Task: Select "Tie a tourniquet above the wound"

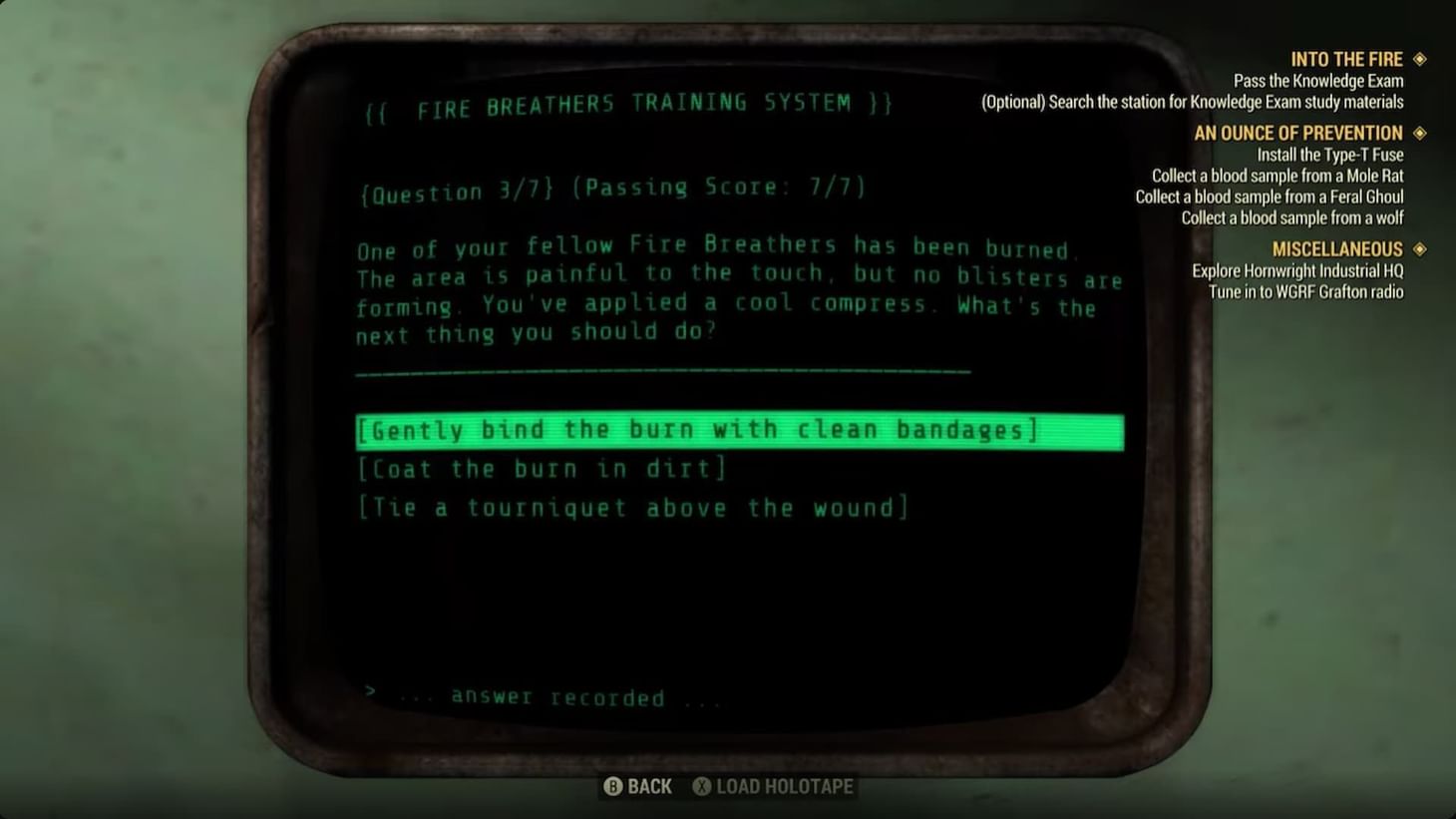Action: (632, 507)
